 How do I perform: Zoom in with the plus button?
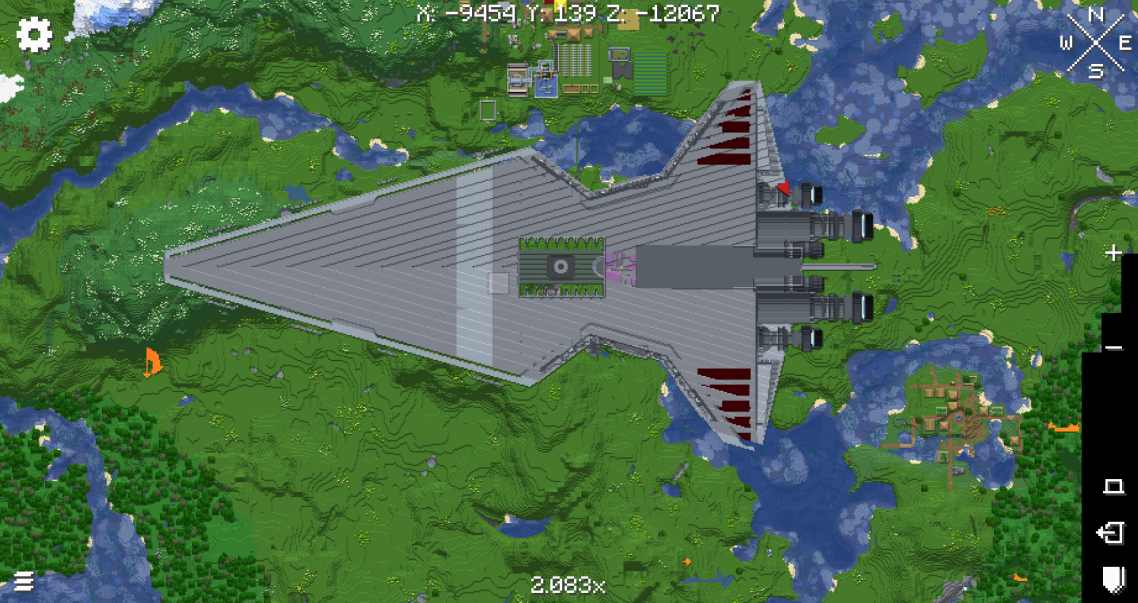click(x=1113, y=253)
